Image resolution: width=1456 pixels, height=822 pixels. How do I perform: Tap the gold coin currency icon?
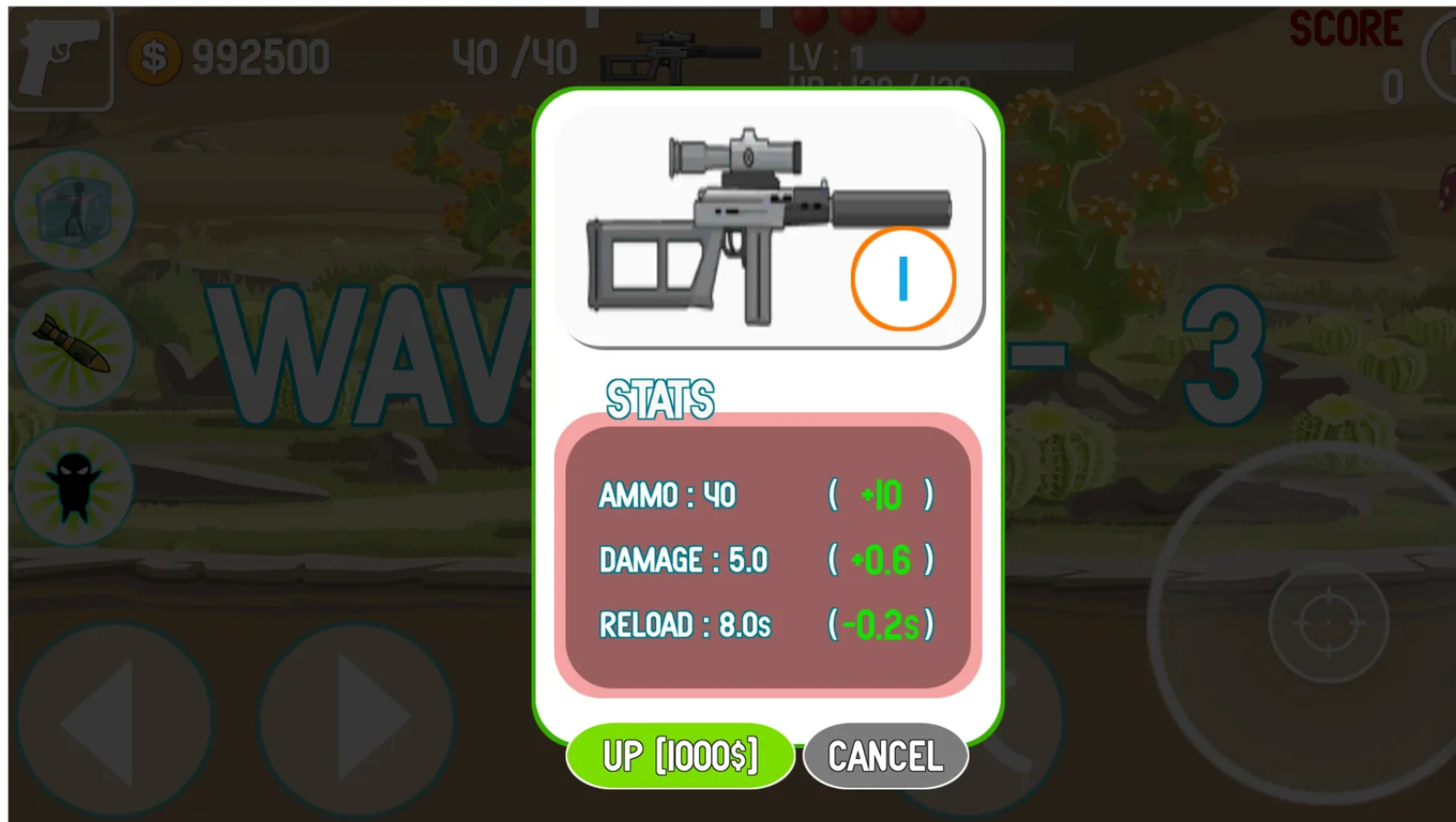tap(155, 57)
